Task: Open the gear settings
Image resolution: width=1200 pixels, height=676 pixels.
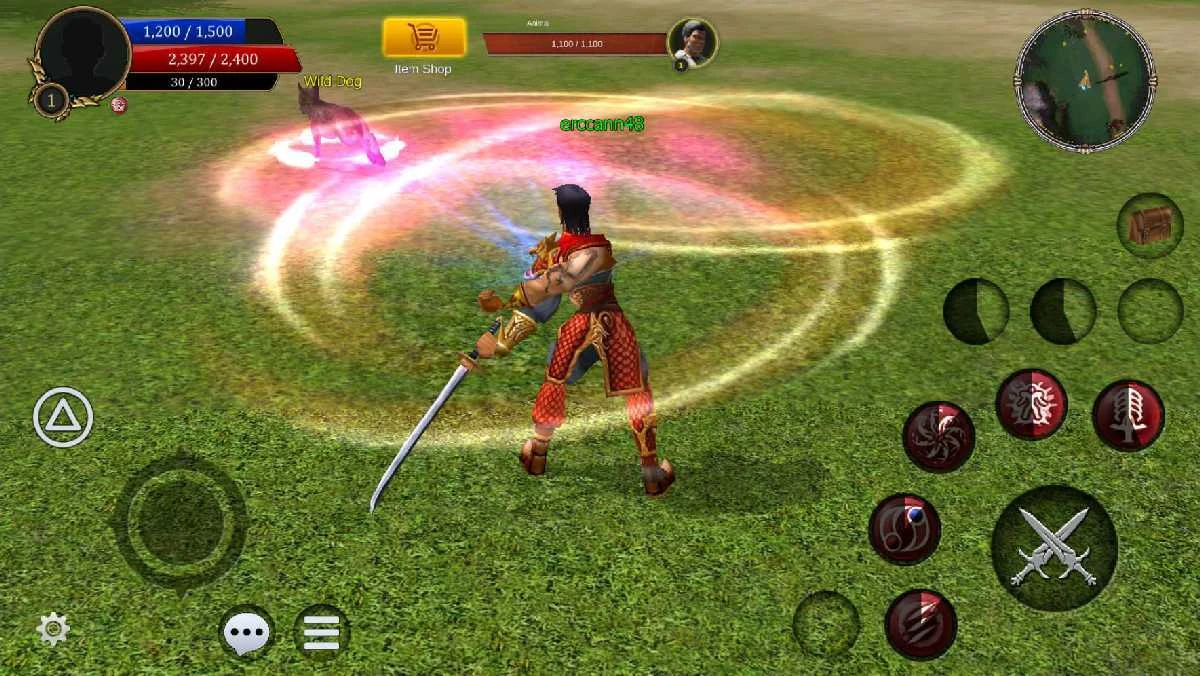Action: pyautogui.click(x=53, y=629)
